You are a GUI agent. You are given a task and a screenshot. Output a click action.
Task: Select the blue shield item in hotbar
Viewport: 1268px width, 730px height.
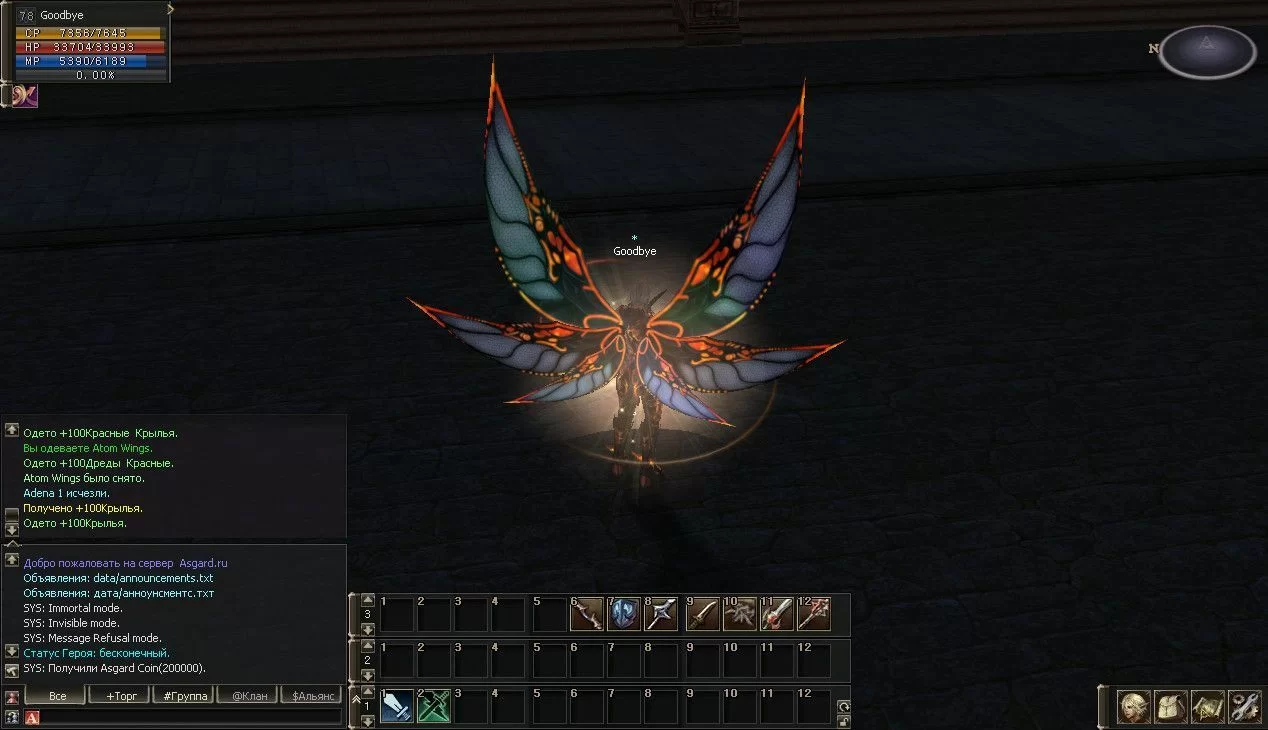click(624, 614)
